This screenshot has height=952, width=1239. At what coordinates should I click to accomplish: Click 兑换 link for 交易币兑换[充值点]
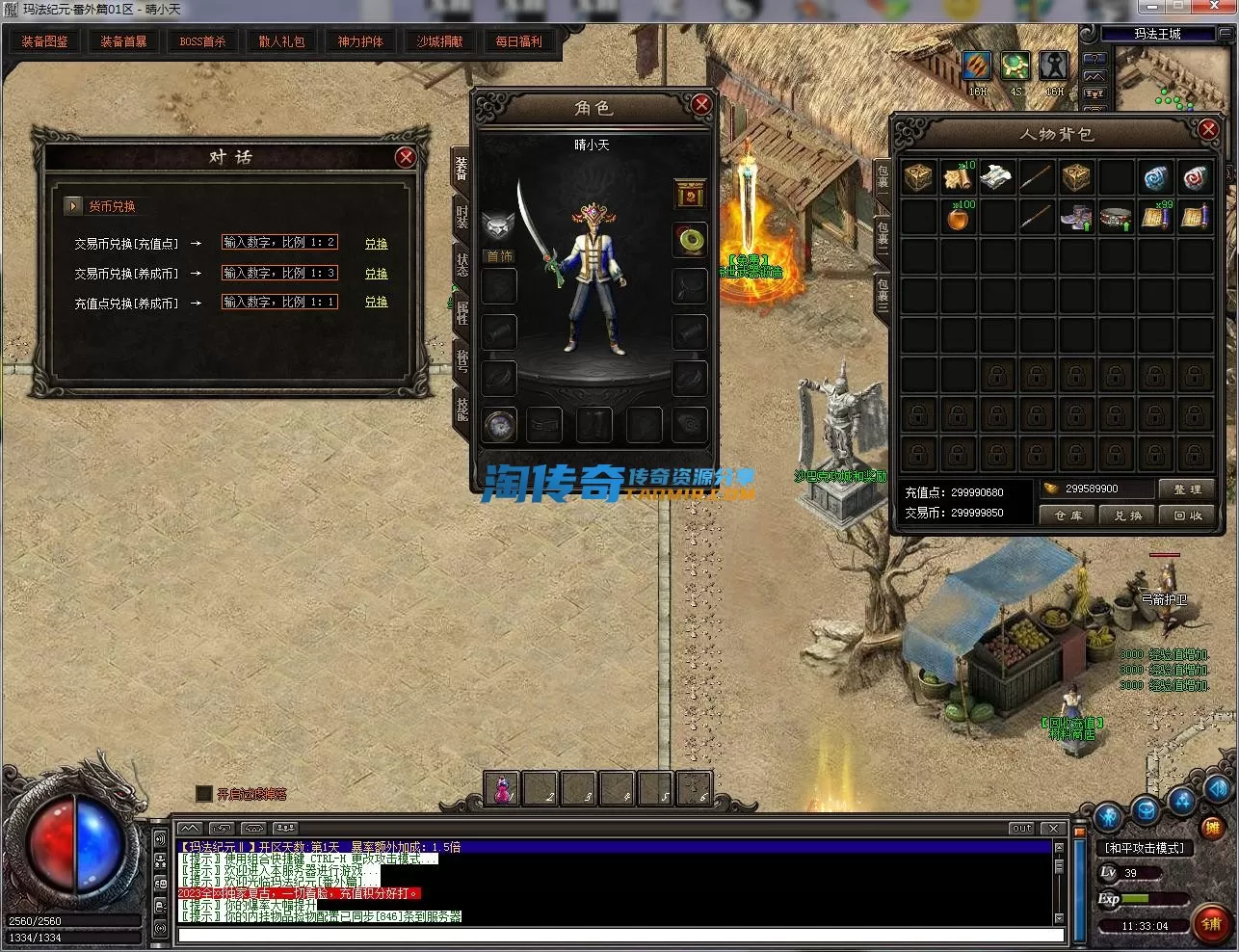tap(376, 244)
